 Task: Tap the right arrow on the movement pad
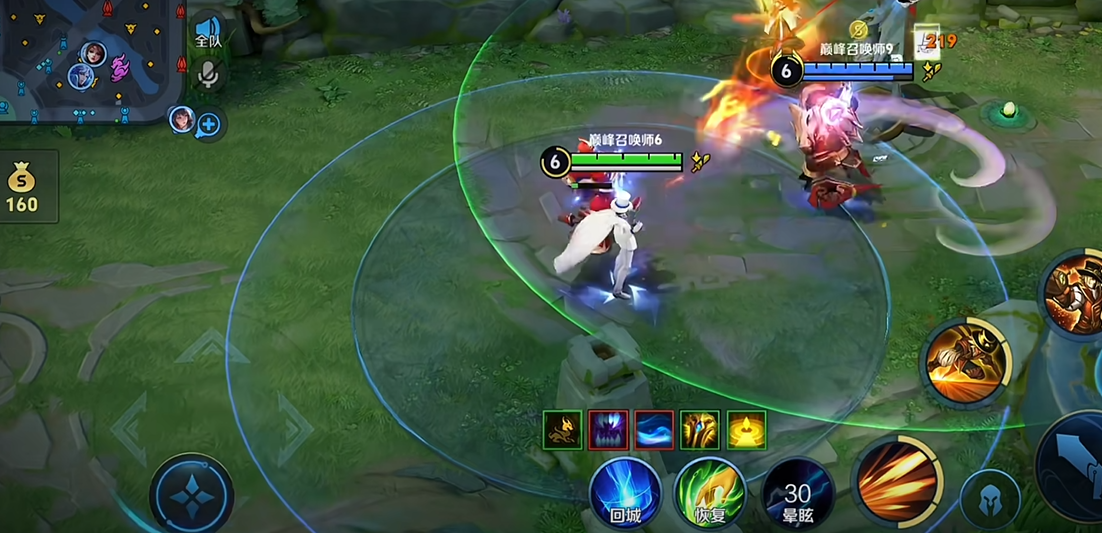[295, 429]
